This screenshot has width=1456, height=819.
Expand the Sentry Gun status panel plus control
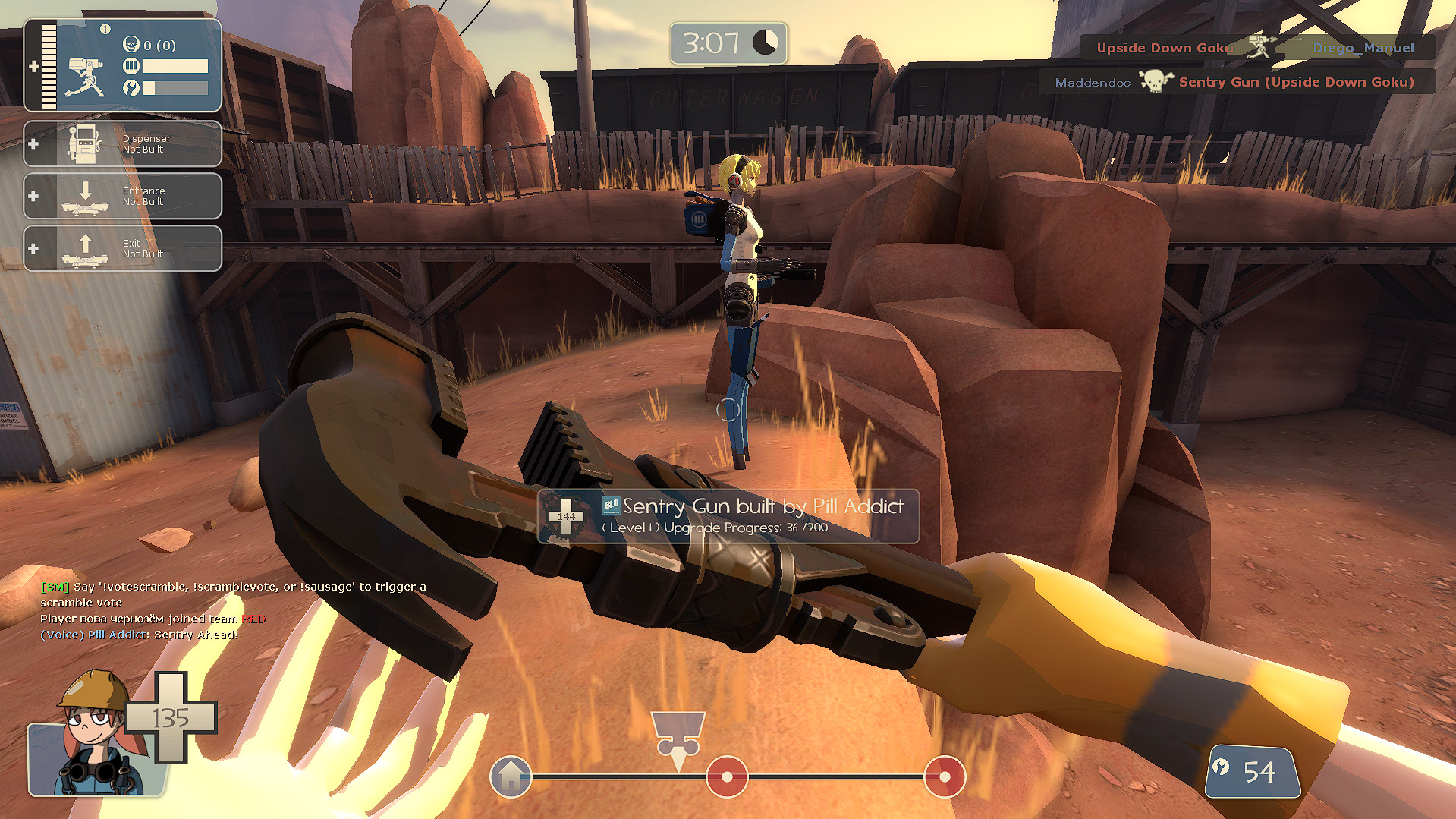point(36,66)
